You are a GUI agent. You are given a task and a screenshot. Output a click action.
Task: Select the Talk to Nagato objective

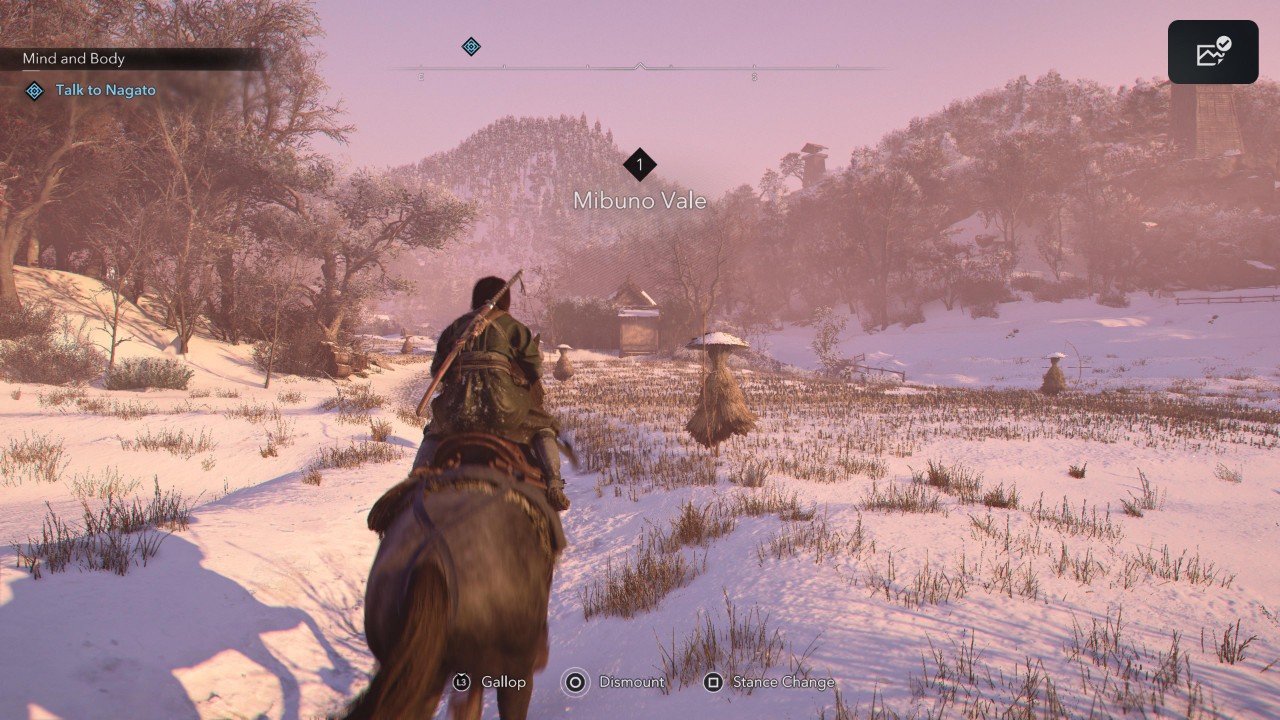(x=105, y=90)
